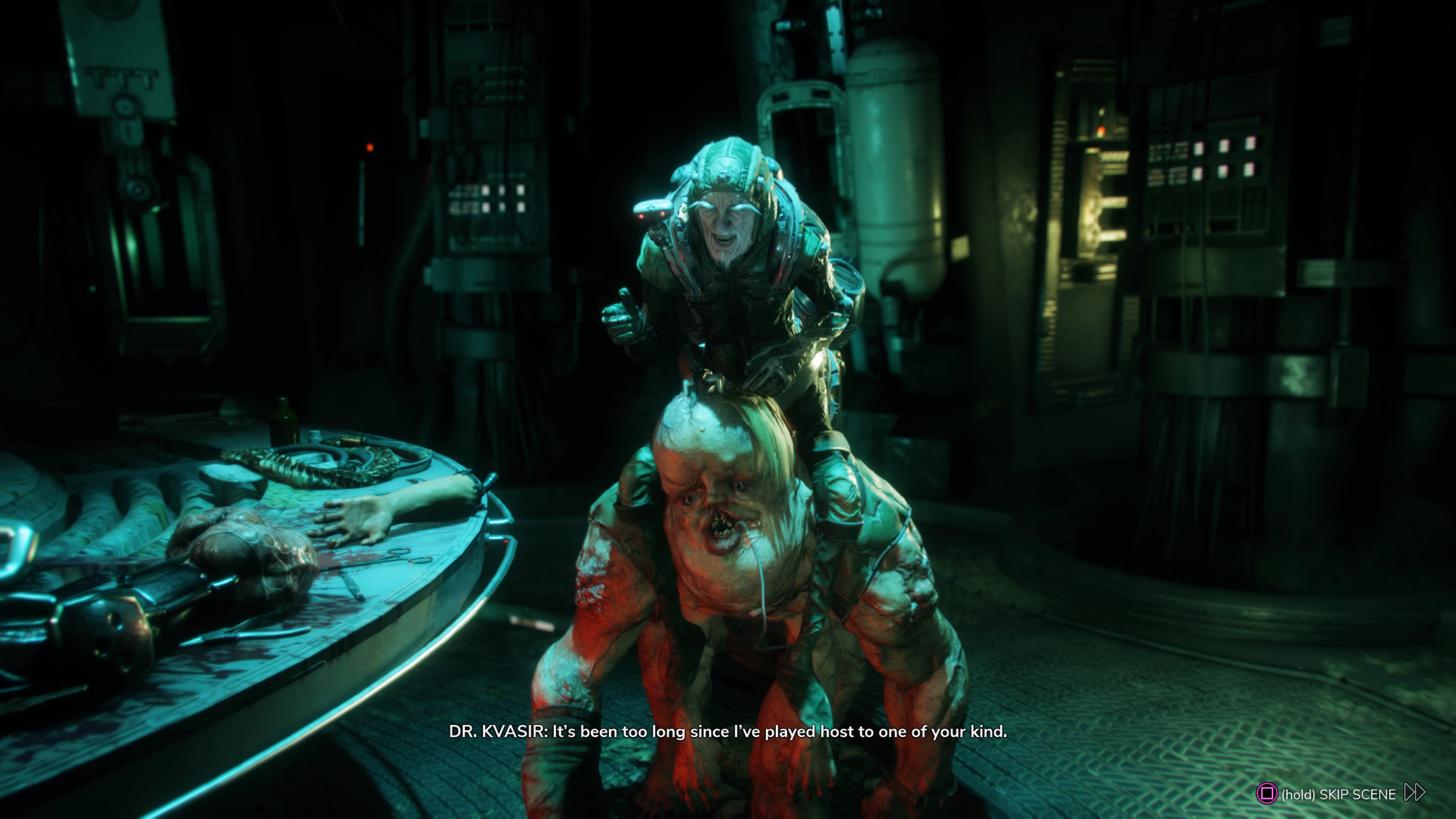The image size is (1456, 819).
Task: Skip the cutscene via SKIP SCENE
Action: click(1338, 794)
